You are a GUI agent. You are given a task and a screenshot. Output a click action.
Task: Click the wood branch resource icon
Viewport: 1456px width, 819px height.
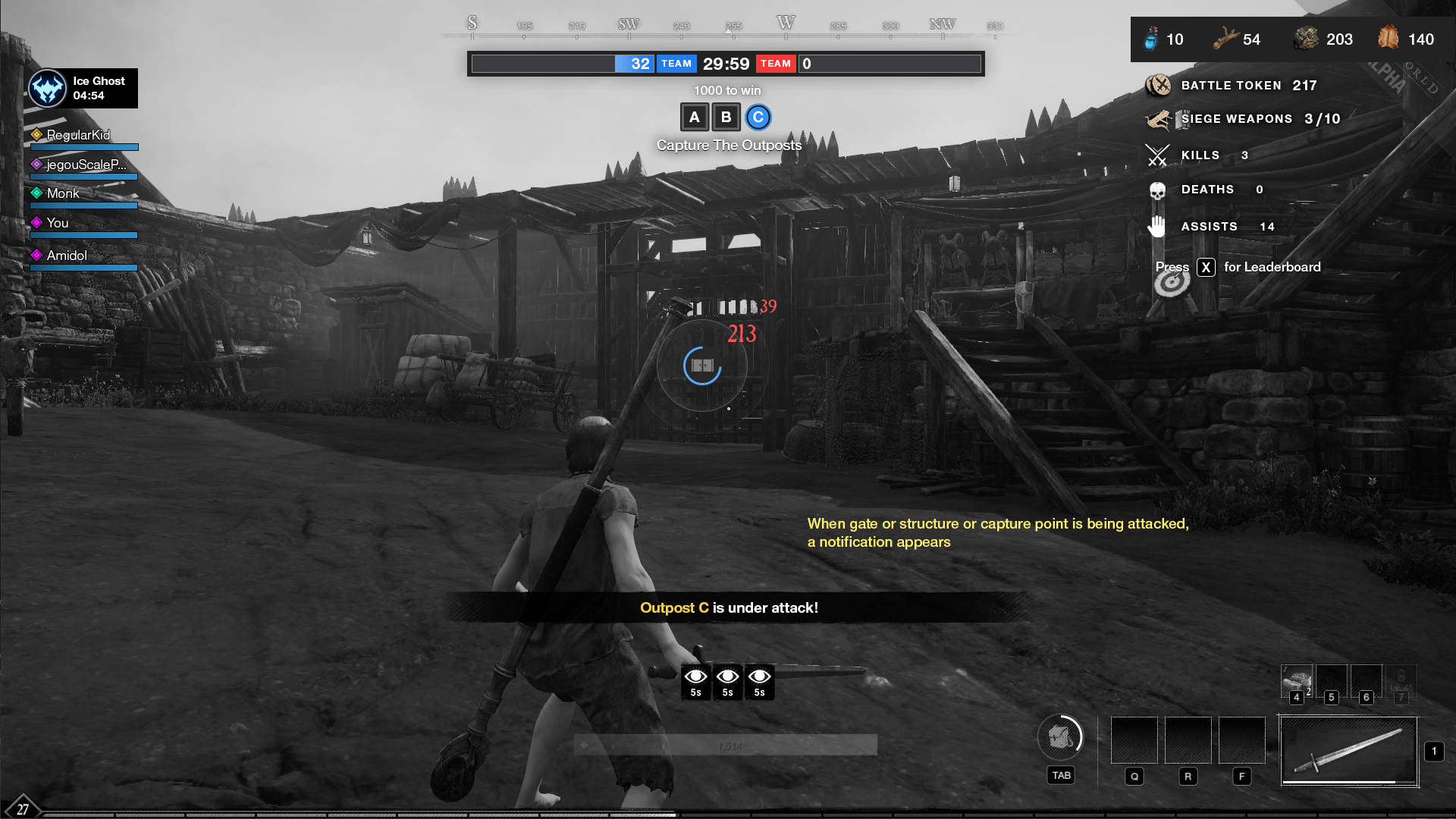(x=1225, y=39)
